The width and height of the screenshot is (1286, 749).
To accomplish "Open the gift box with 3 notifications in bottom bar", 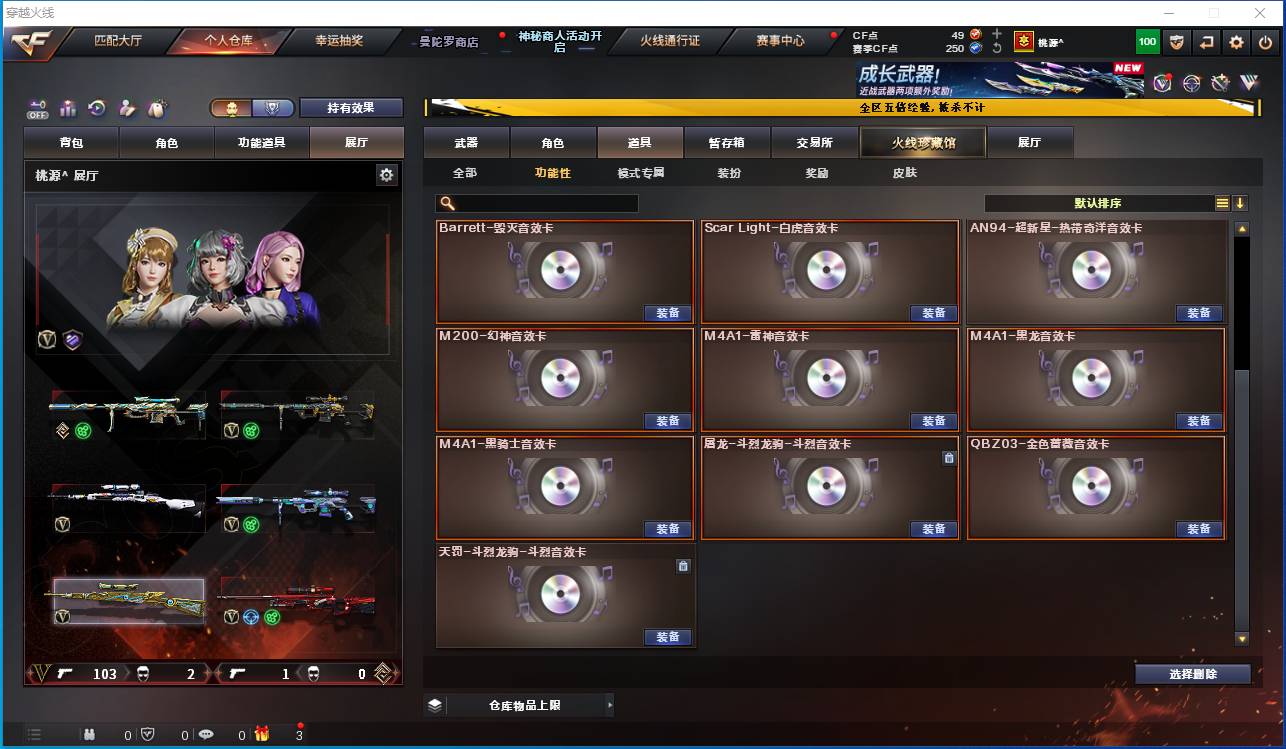I will [x=261, y=733].
